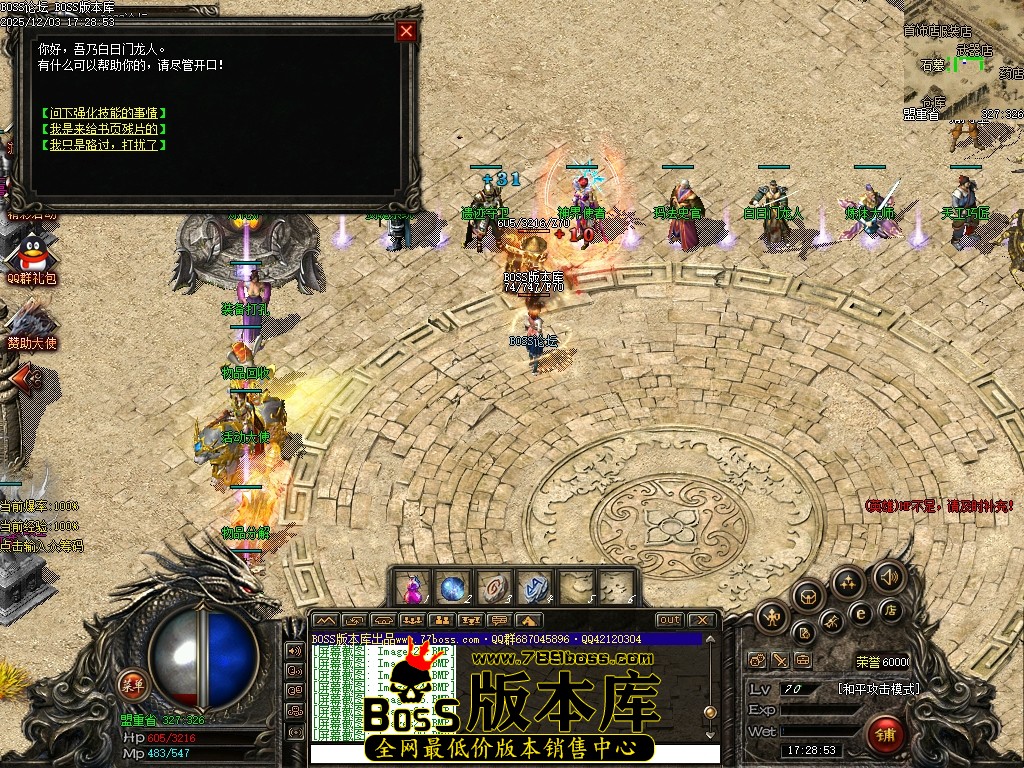This screenshot has width=1024, height=768.
Task: Click the crossed-sword button below the round icons
Action: click(x=780, y=661)
